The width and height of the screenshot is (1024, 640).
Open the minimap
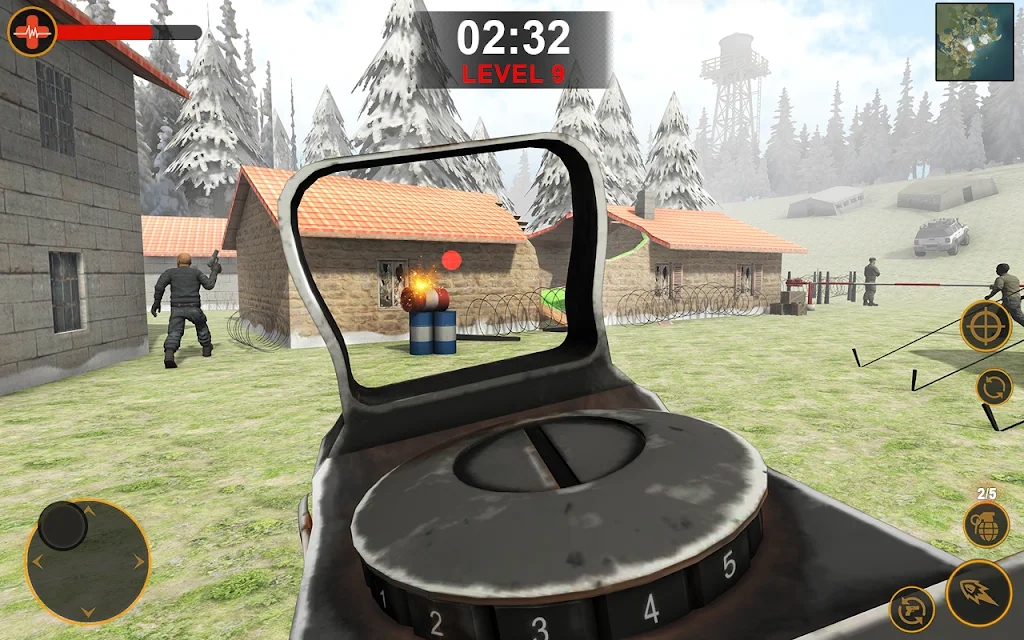(x=974, y=42)
